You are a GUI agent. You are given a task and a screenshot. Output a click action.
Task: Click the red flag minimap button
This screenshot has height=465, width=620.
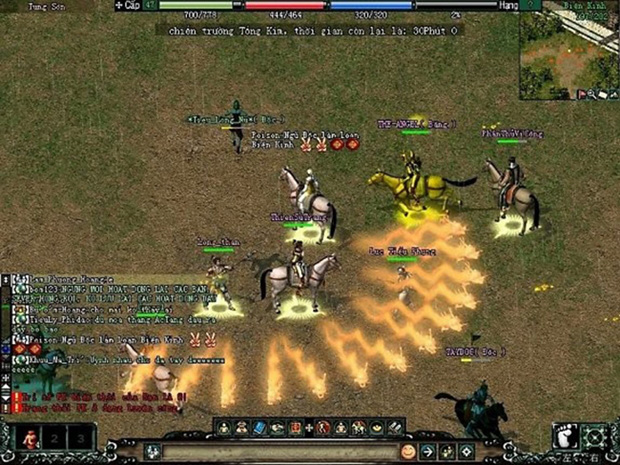pyautogui.click(x=581, y=94)
